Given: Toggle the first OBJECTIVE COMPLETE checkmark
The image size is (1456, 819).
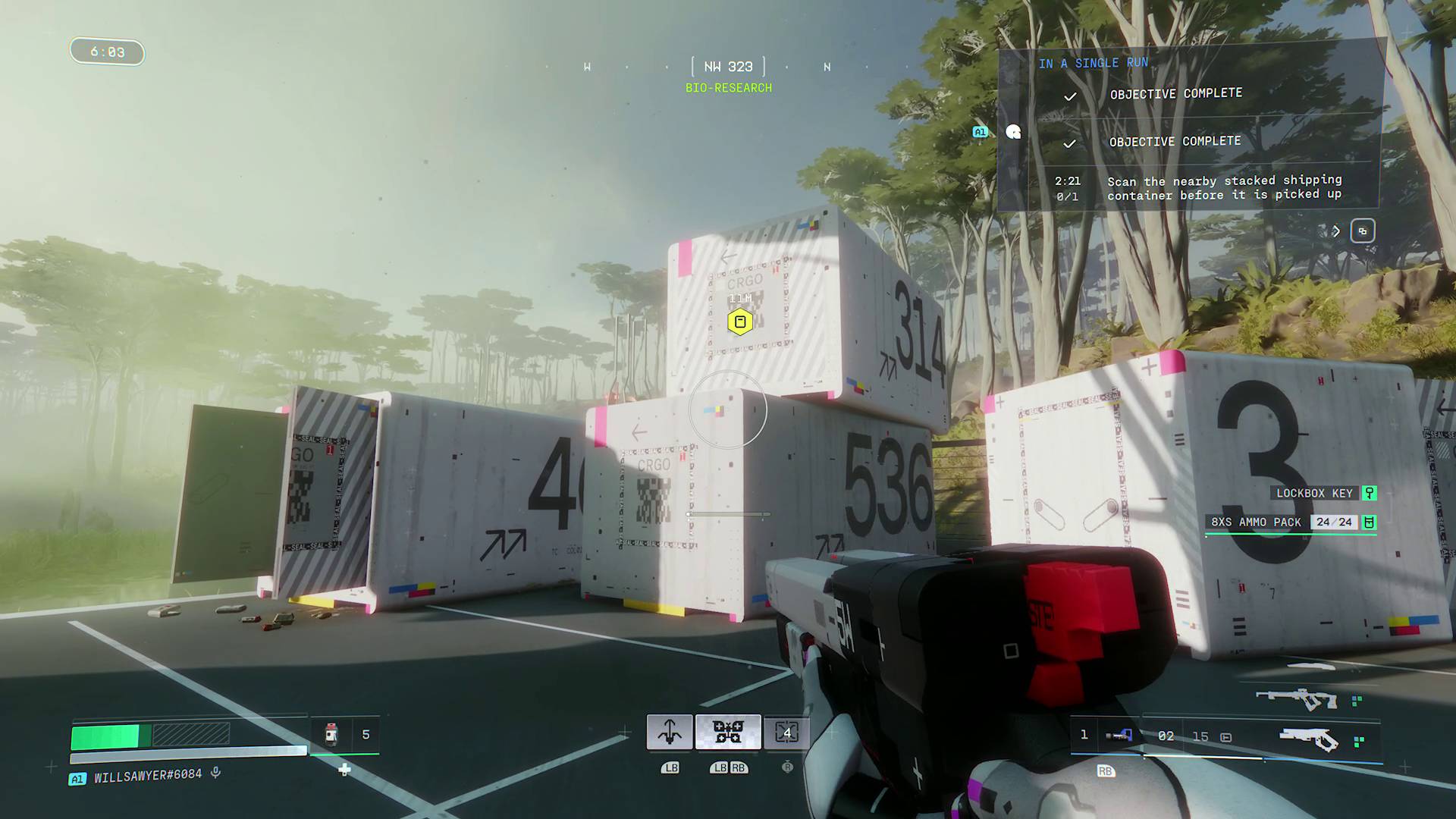Looking at the screenshot, I should click(x=1071, y=96).
